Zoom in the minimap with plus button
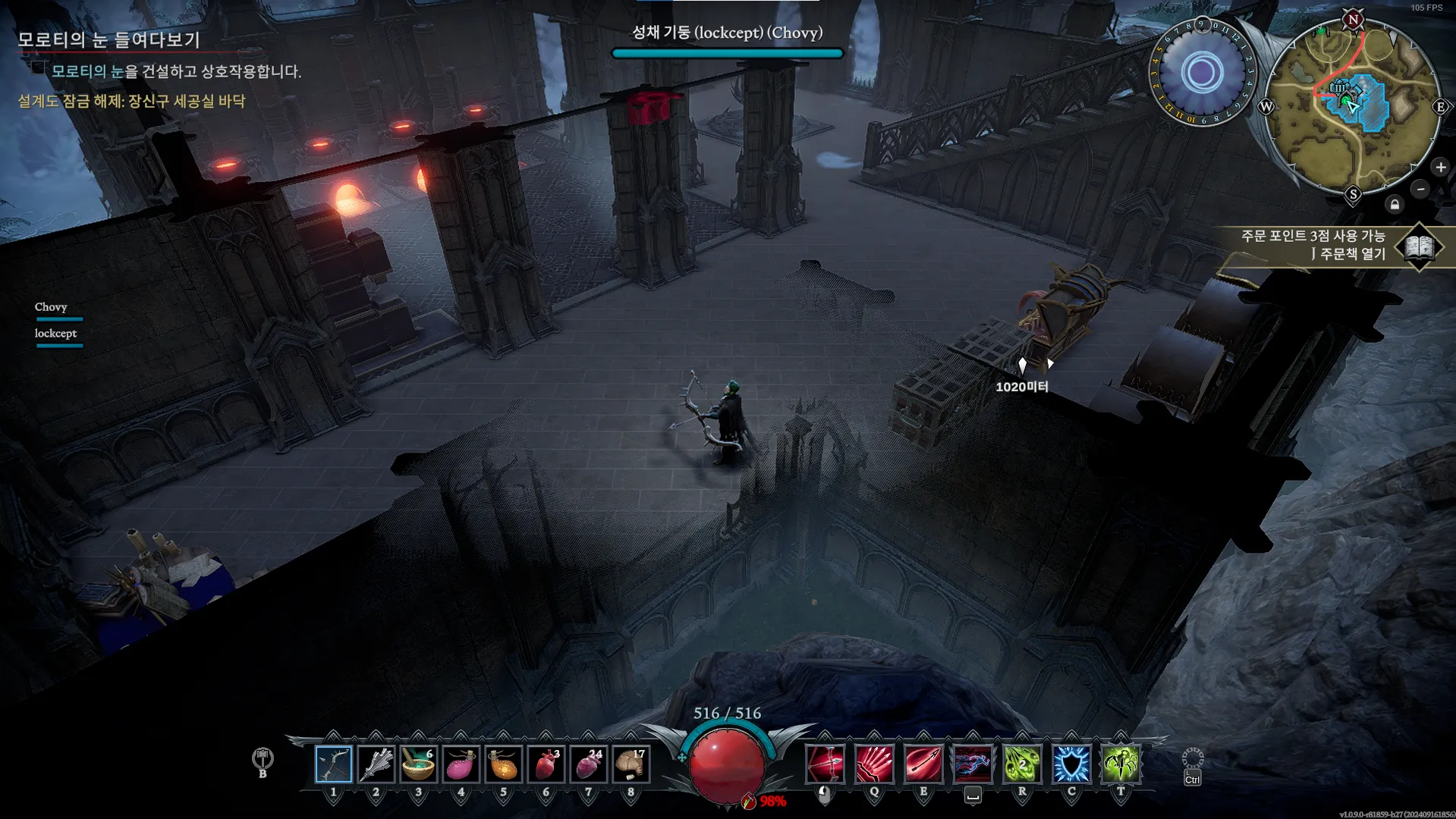 tap(1441, 167)
